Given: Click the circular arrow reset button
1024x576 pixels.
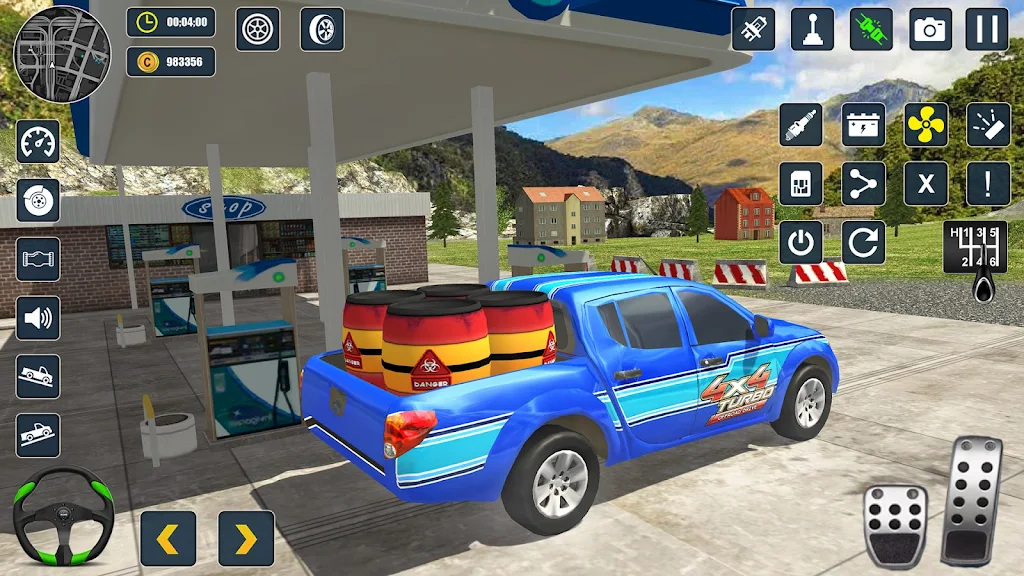Looking at the screenshot, I should [x=863, y=242].
